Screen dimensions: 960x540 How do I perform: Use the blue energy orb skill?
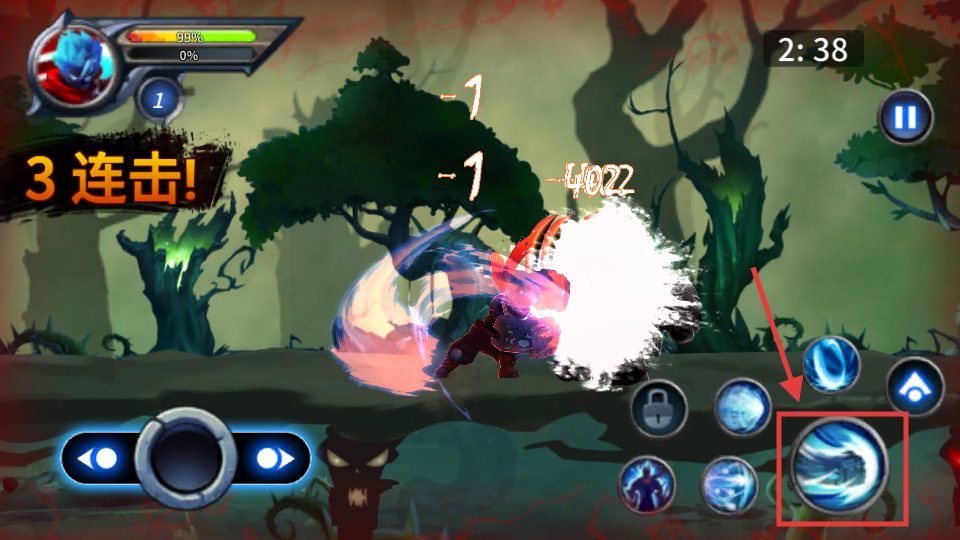pos(743,408)
